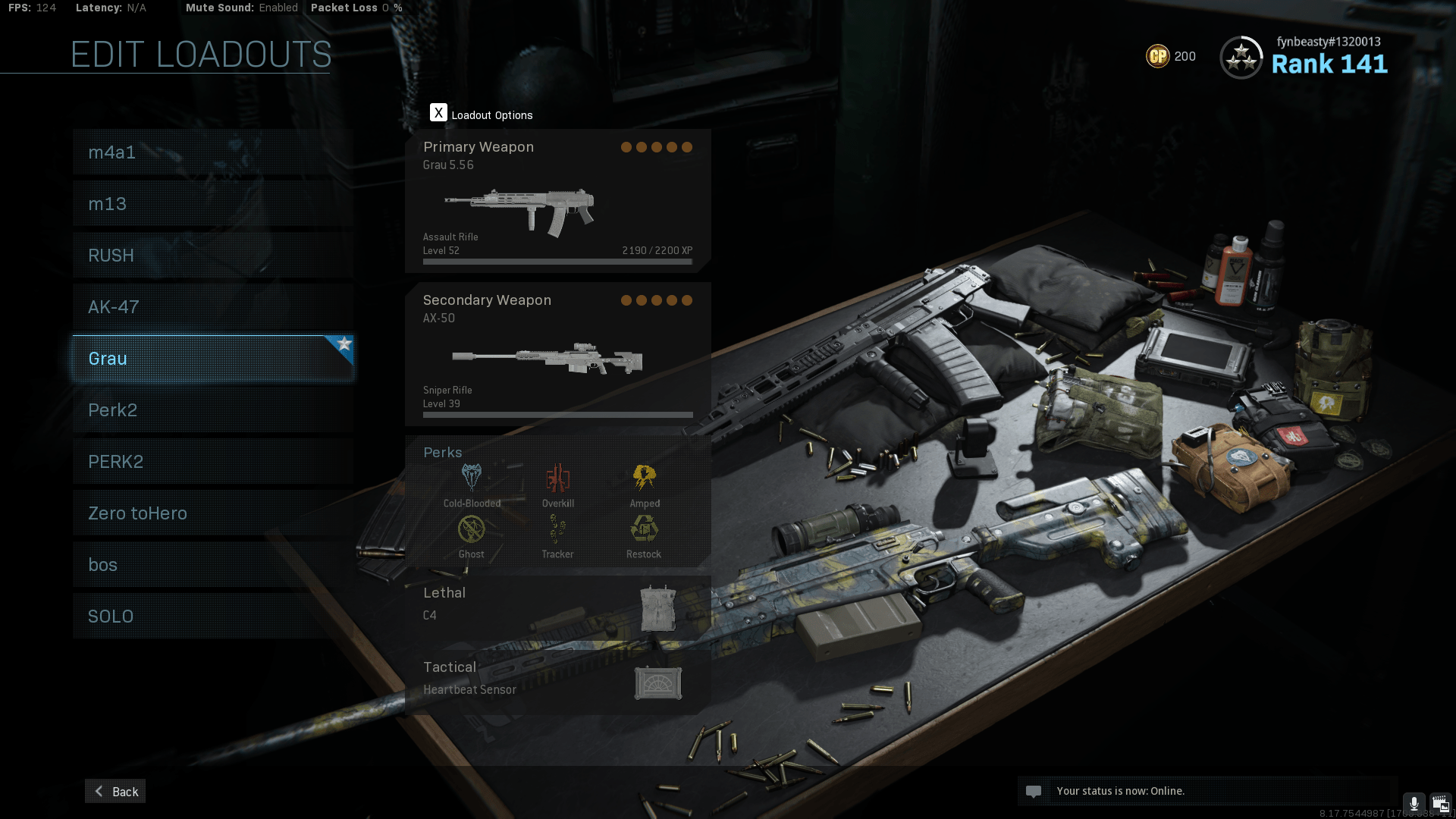Image resolution: width=1456 pixels, height=819 pixels.
Task: Open the C4 lethal equipment icon
Action: click(x=658, y=607)
